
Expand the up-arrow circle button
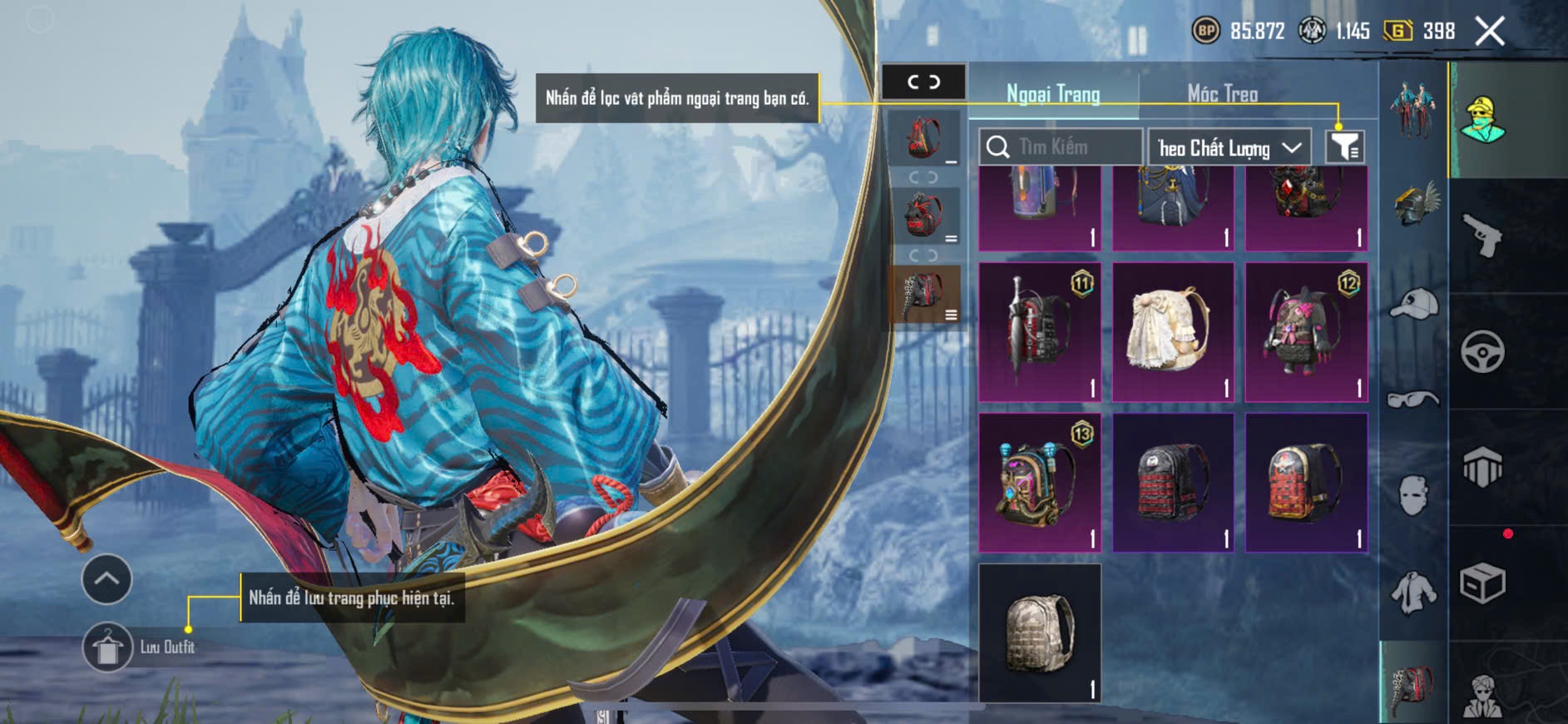pyautogui.click(x=106, y=579)
